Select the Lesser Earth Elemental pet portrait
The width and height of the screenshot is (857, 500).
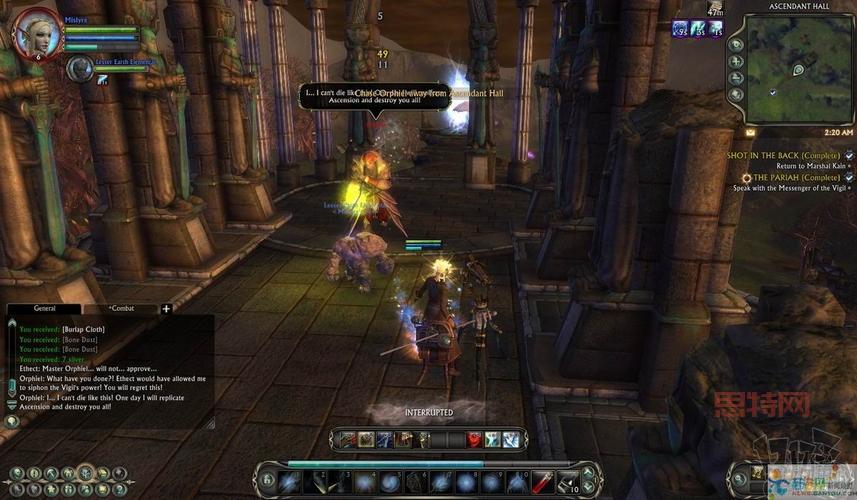pyautogui.click(x=79, y=68)
